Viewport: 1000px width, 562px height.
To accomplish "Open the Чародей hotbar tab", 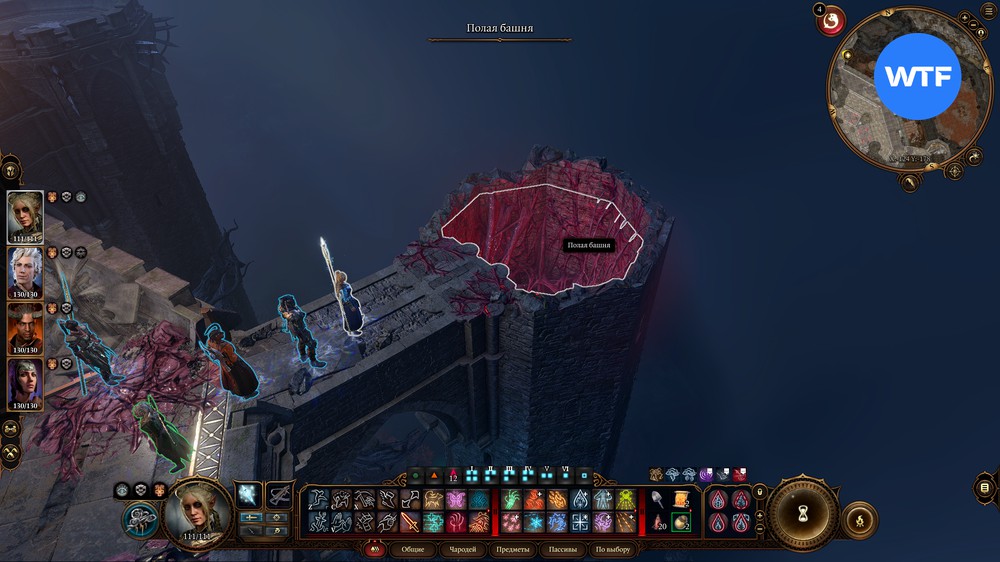I will click(x=462, y=550).
